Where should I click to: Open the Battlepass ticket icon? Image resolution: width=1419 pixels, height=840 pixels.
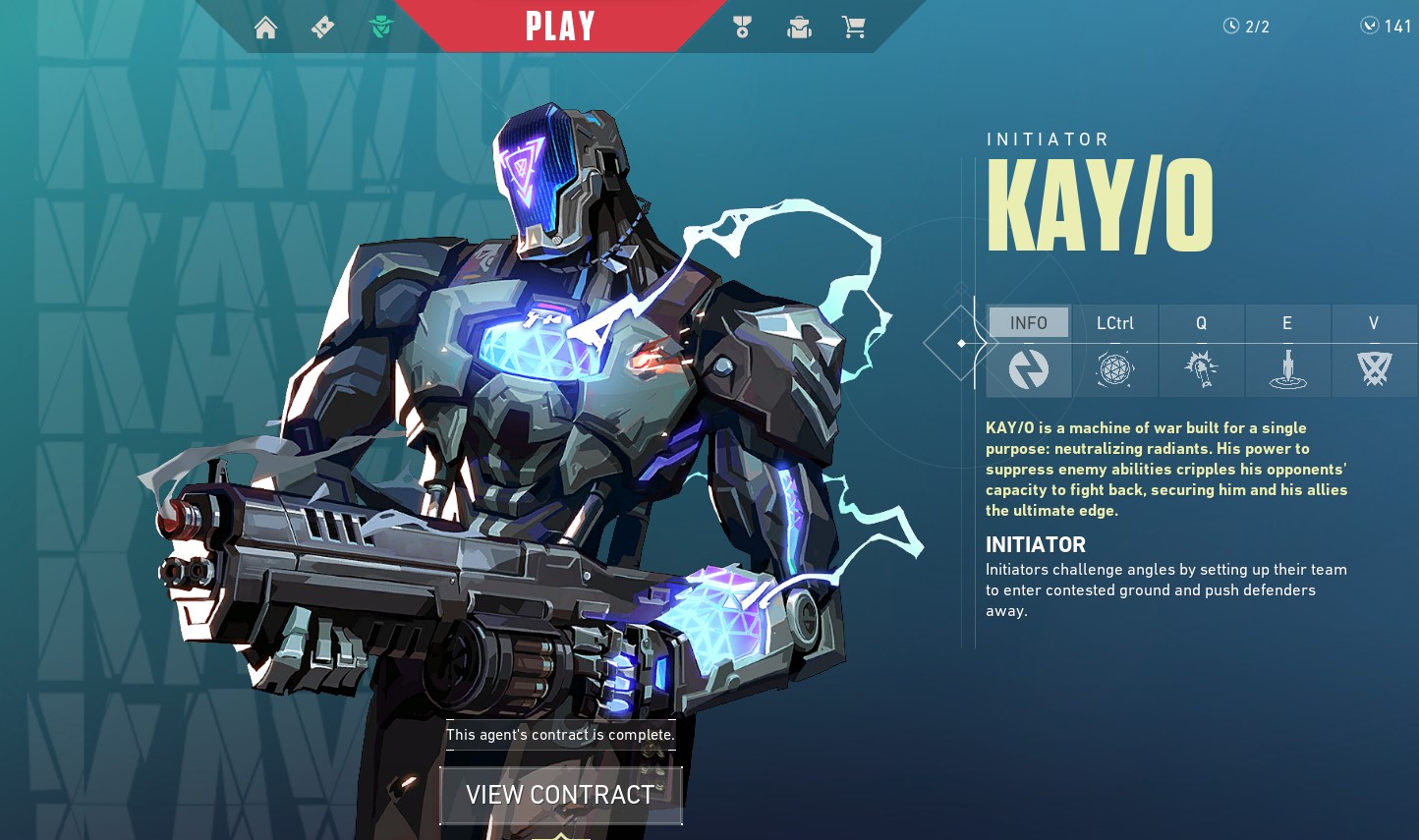pos(322,28)
